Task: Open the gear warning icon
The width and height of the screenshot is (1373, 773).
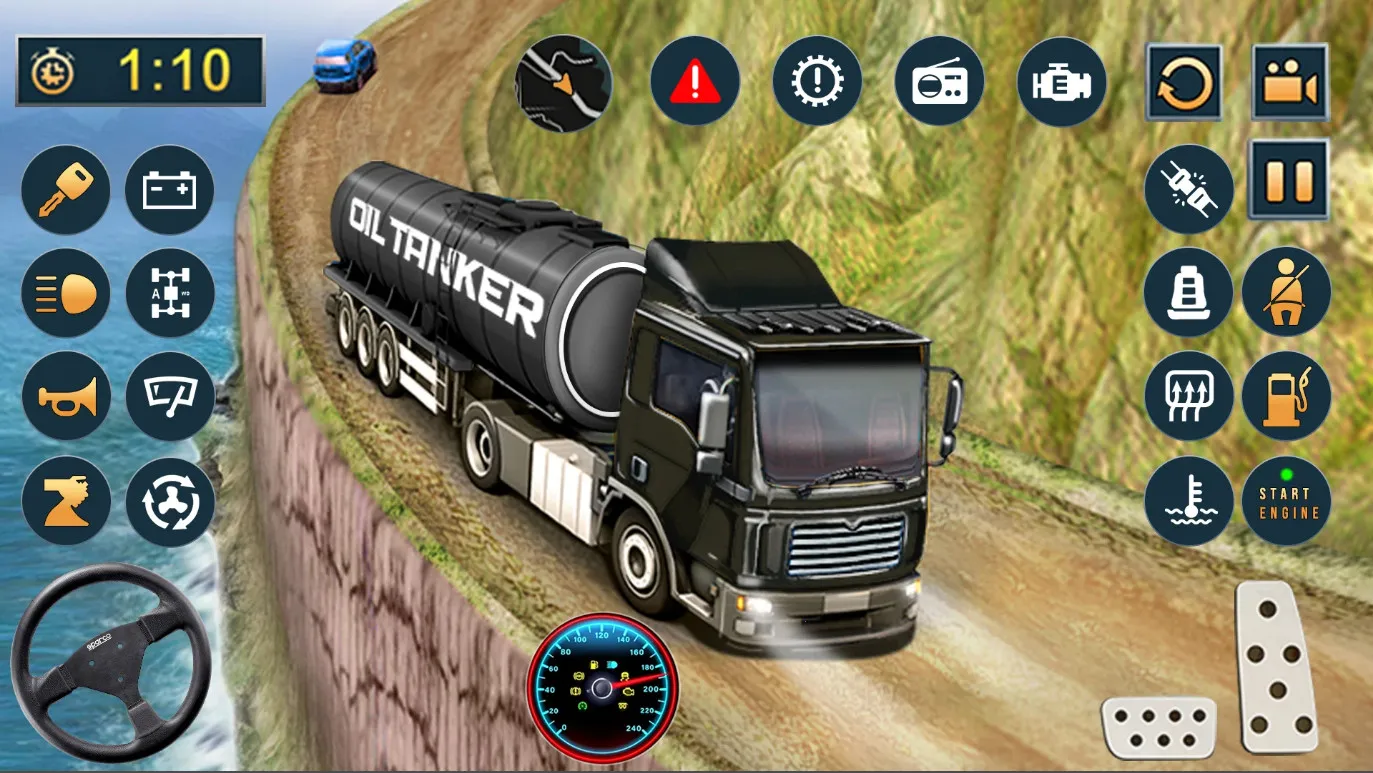Action: click(x=817, y=81)
